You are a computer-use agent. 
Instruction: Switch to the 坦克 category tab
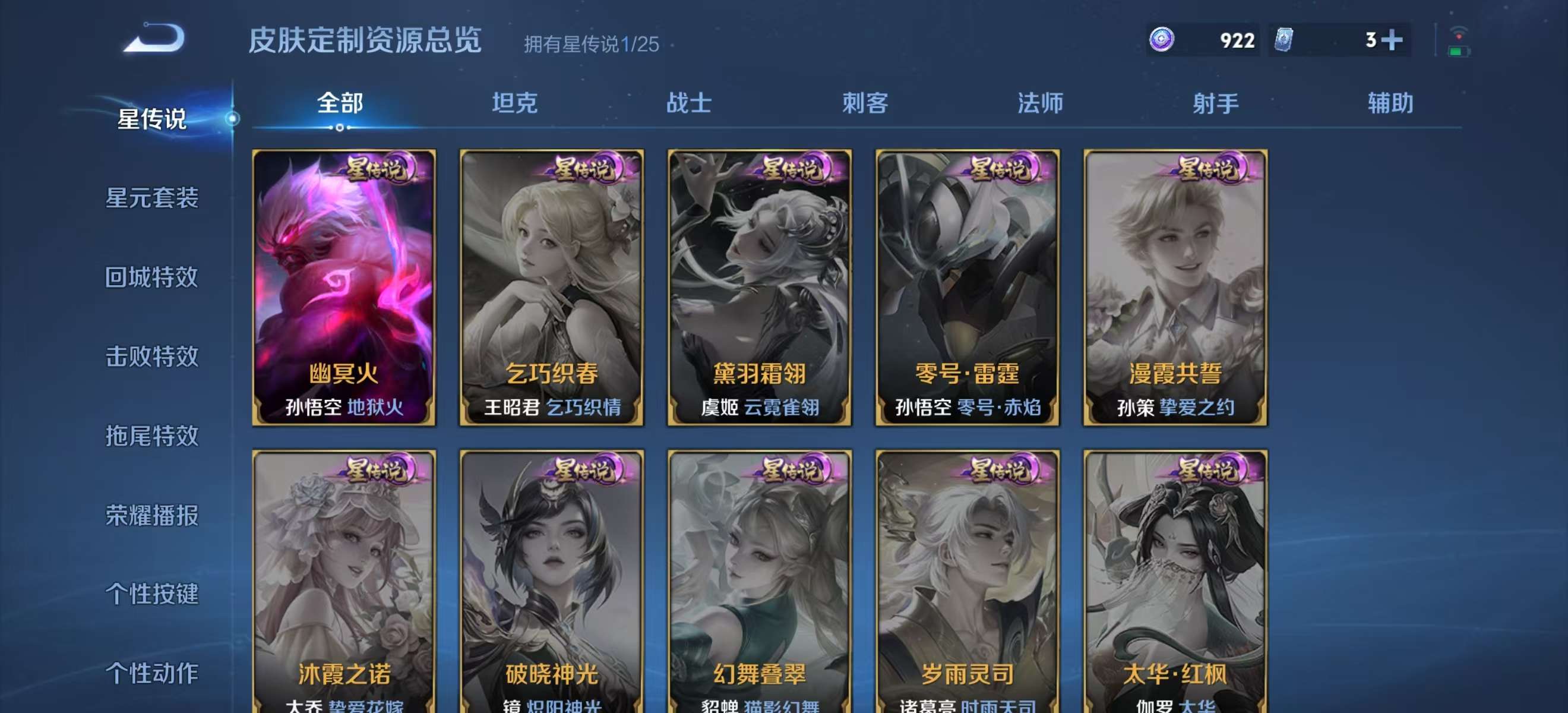click(x=515, y=103)
